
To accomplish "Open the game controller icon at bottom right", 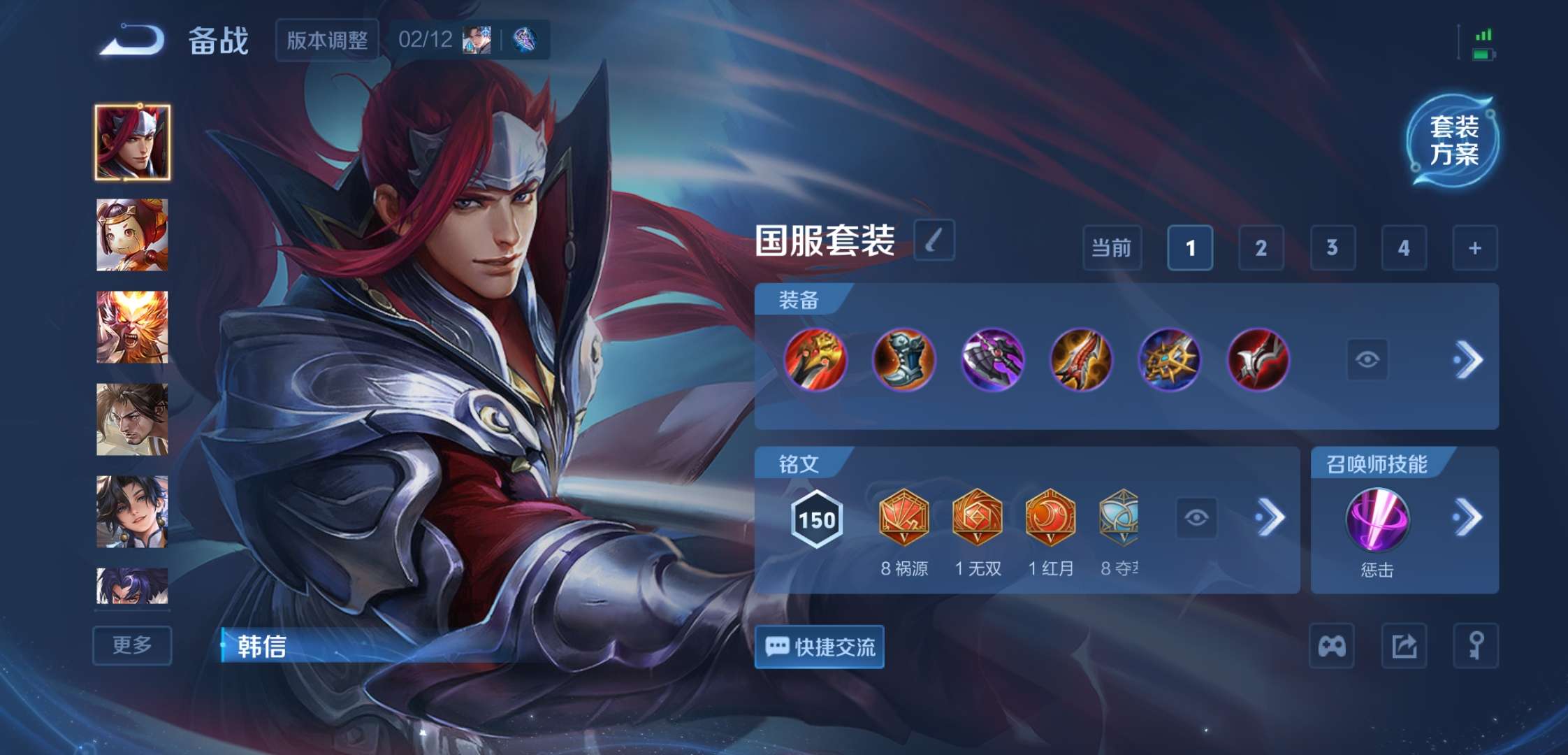I will pos(1333,647).
